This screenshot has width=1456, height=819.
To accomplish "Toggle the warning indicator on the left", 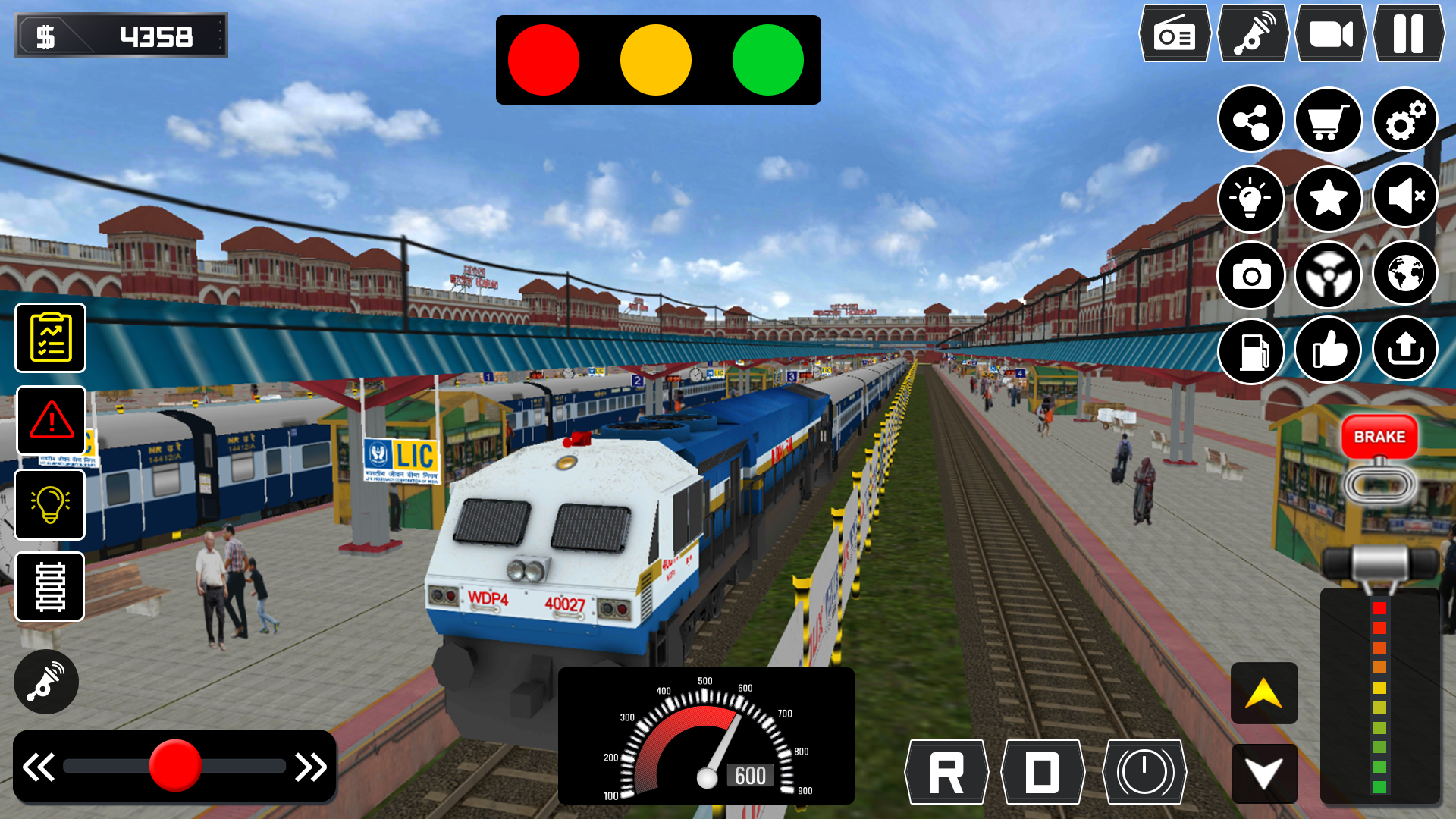I will (x=49, y=421).
